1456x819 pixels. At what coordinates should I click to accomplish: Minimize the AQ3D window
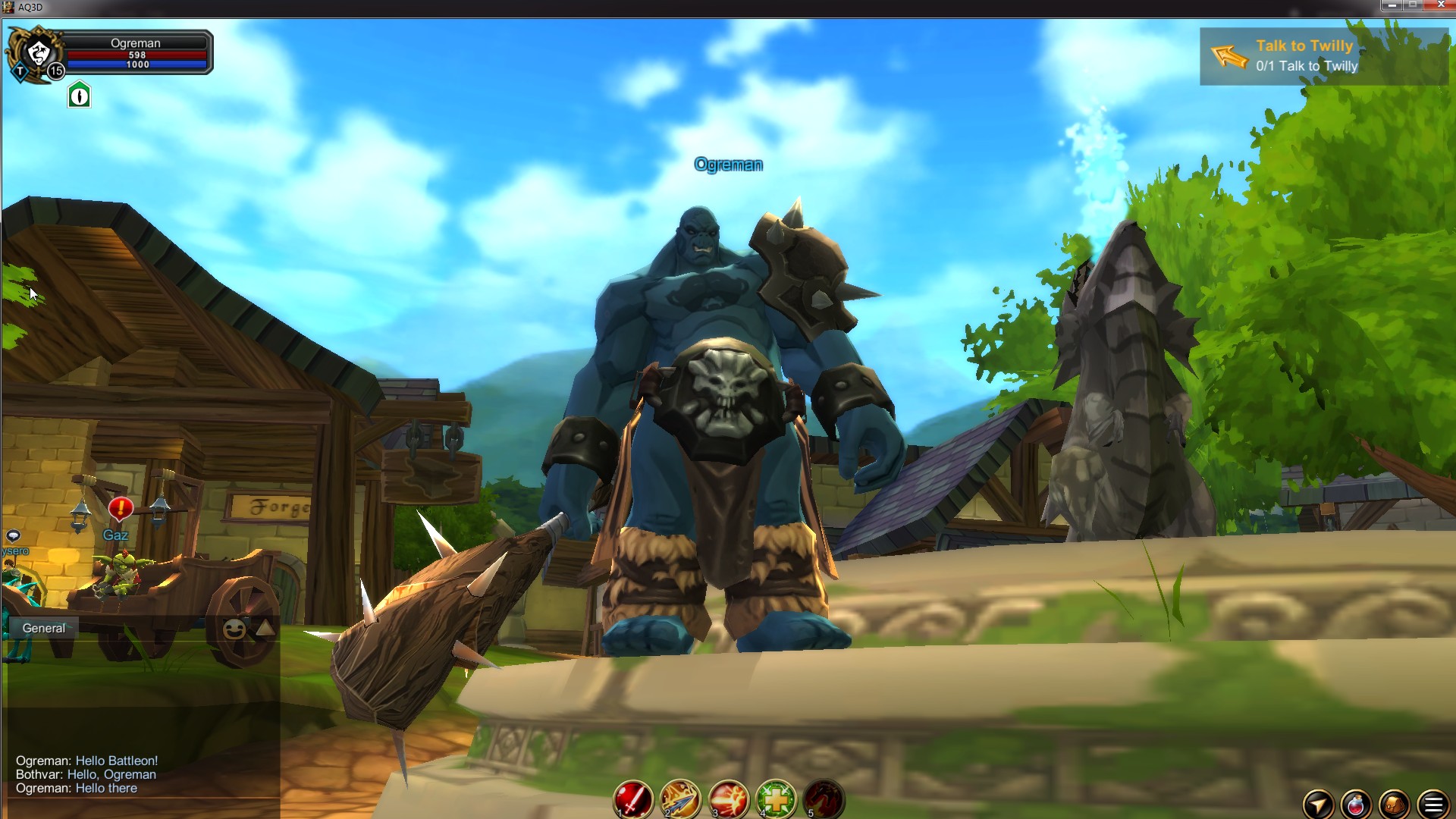(x=1392, y=5)
